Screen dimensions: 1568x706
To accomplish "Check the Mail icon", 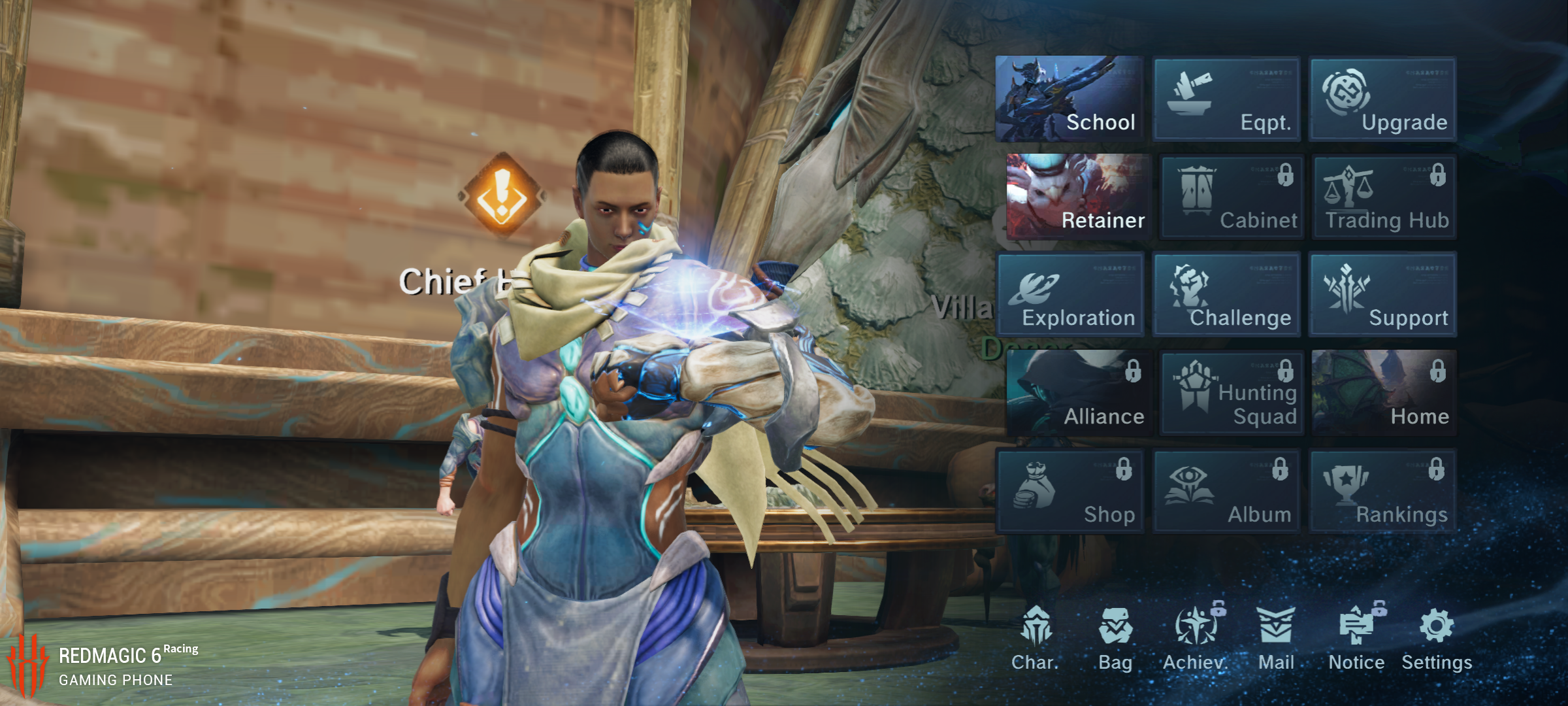I will pyautogui.click(x=1276, y=637).
